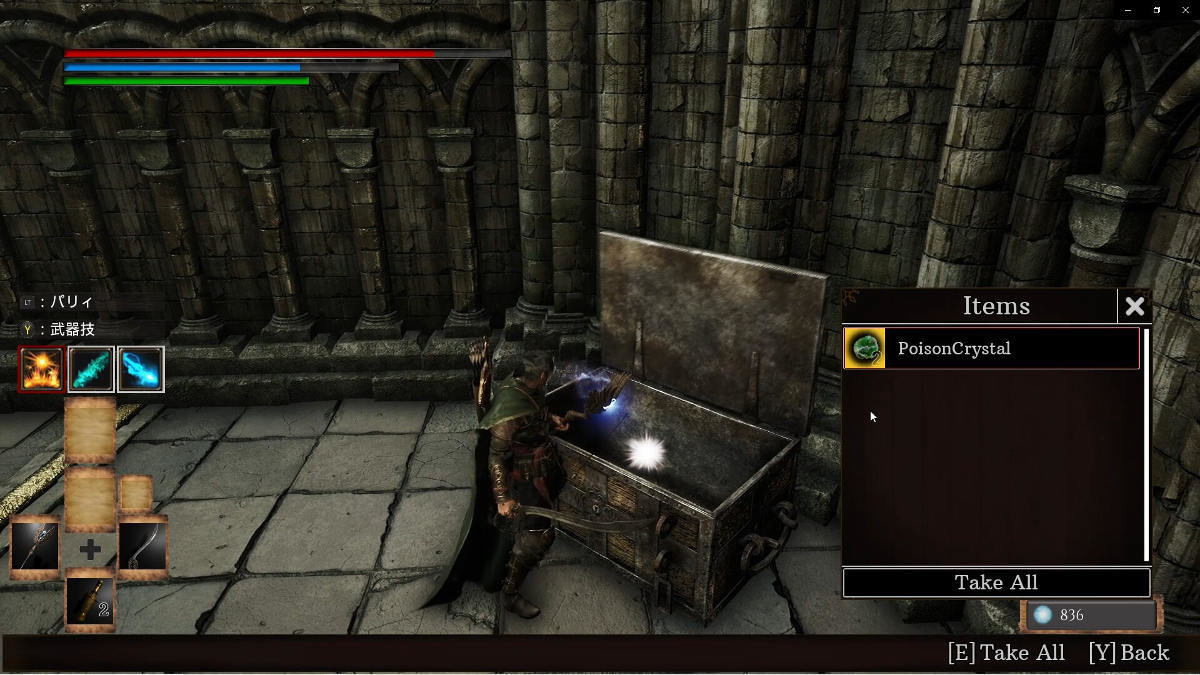This screenshot has height=675, width=1200.
Task: Choose the curved bow weapon quick slot
Action: click(142, 548)
